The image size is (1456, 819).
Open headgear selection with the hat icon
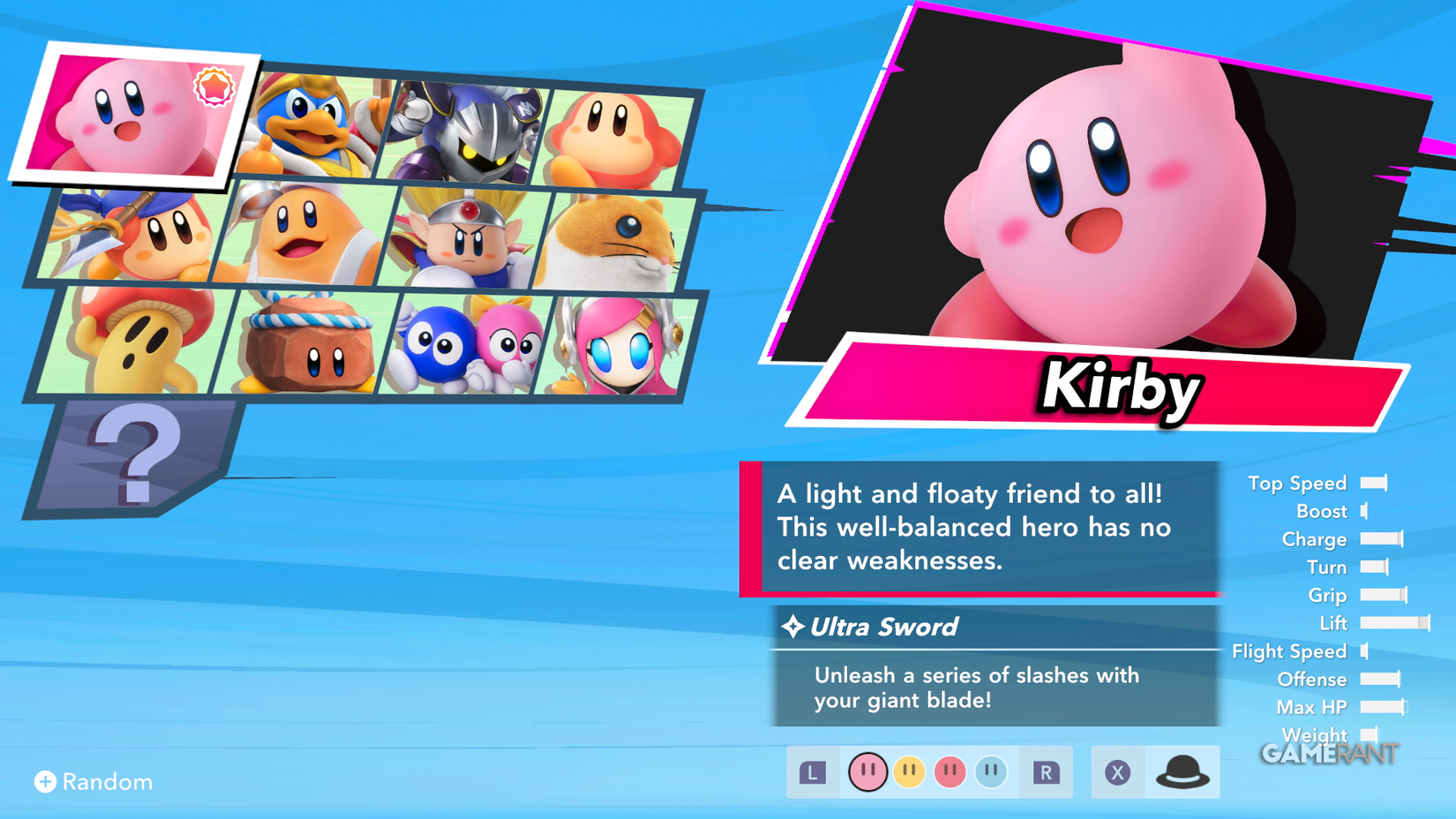tap(1182, 770)
